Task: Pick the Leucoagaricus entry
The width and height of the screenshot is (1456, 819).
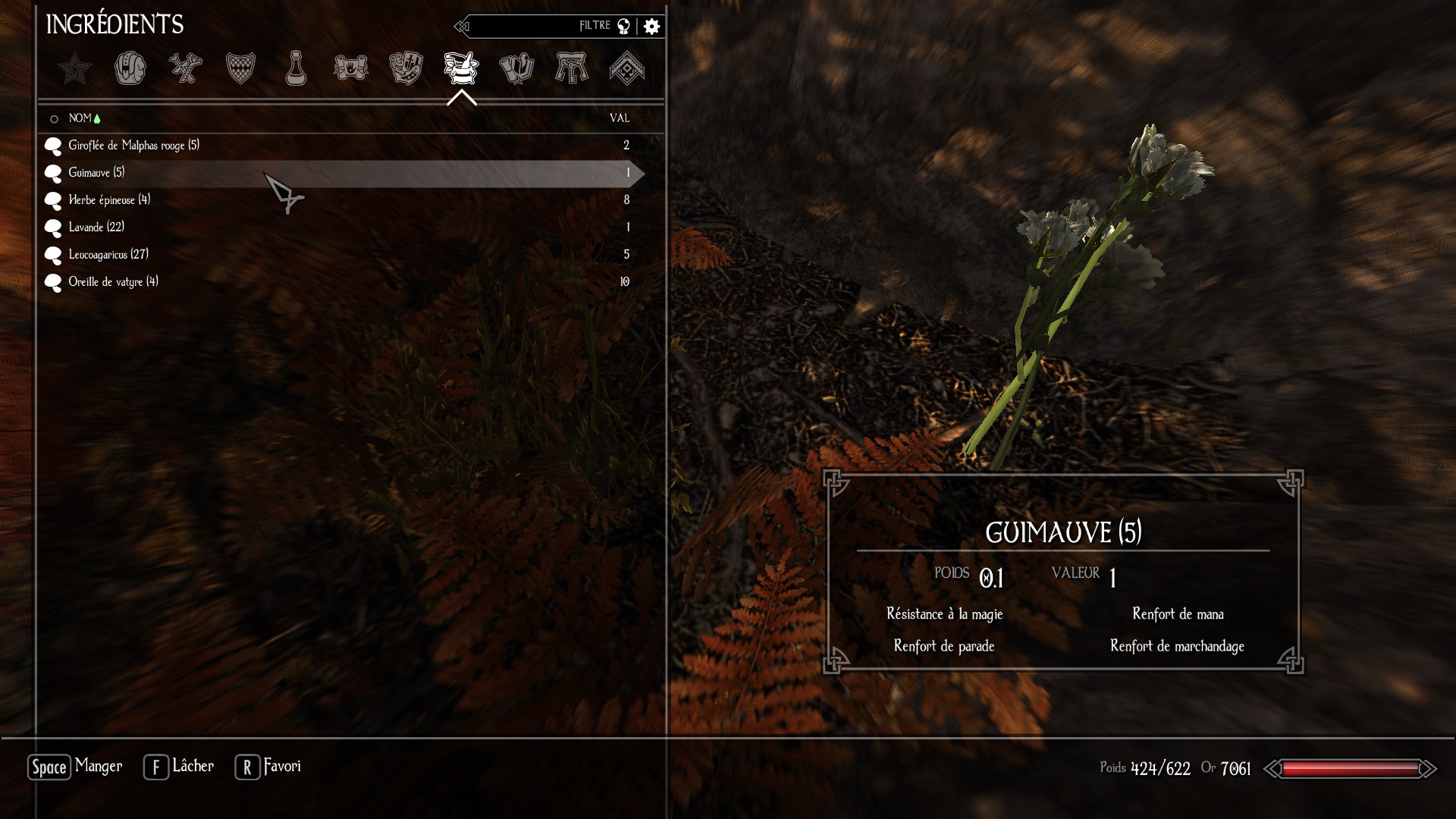Action: 108,255
